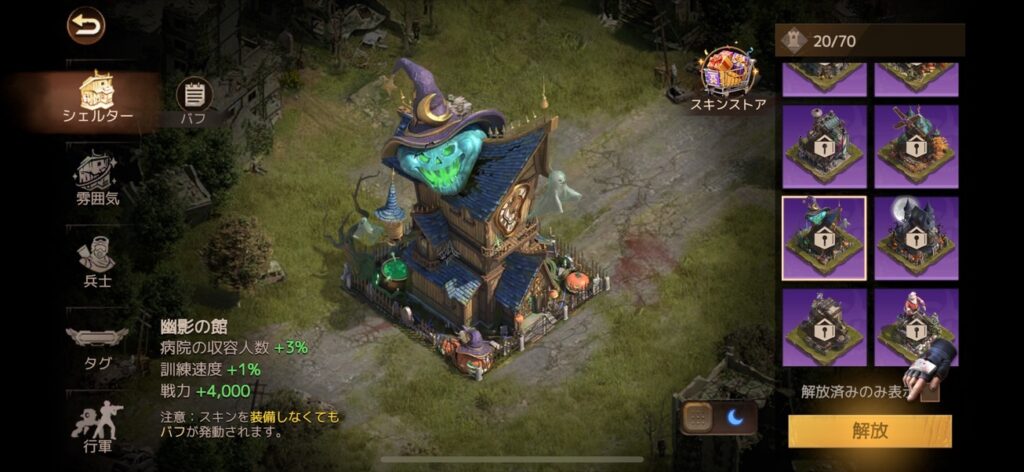
Task: Open the 雰囲気 (Atmosphere) category
Action: tap(98, 178)
